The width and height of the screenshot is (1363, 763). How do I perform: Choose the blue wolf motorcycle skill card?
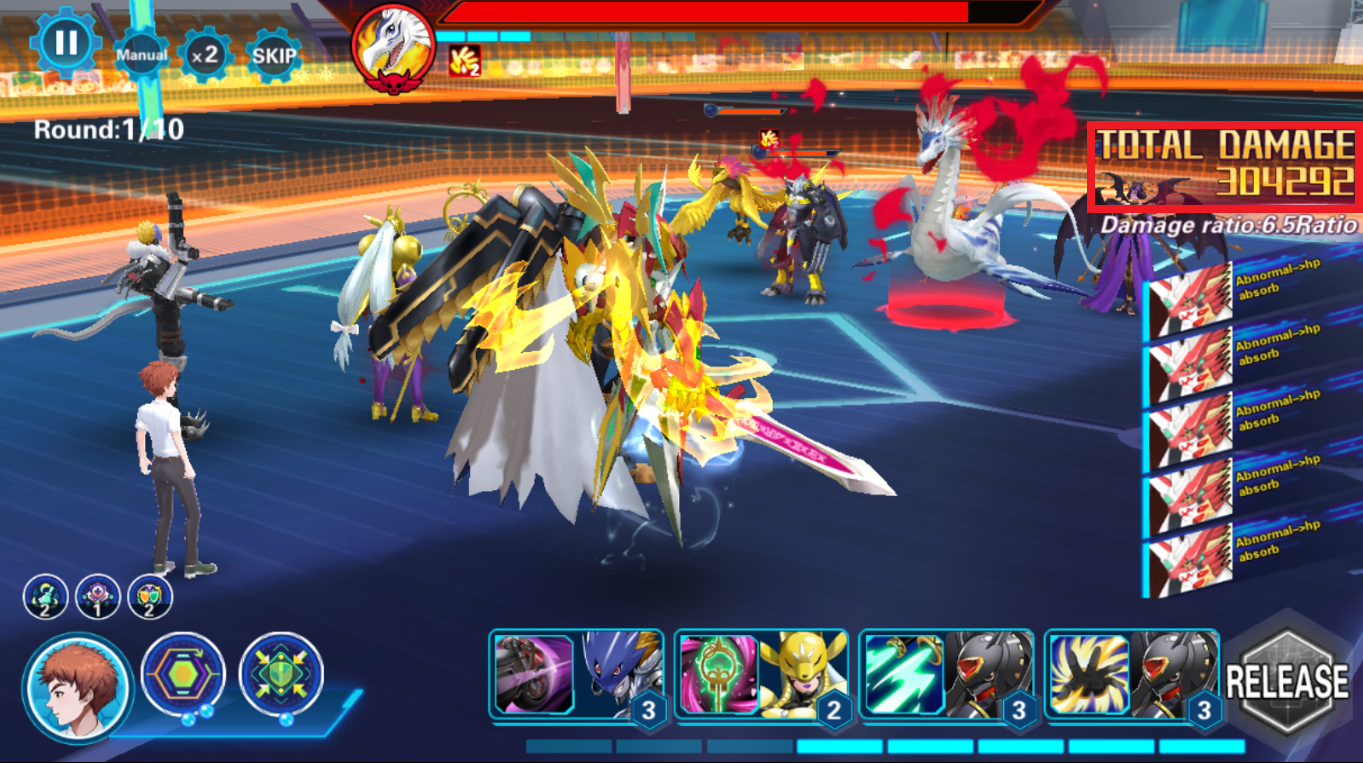coord(575,675)
